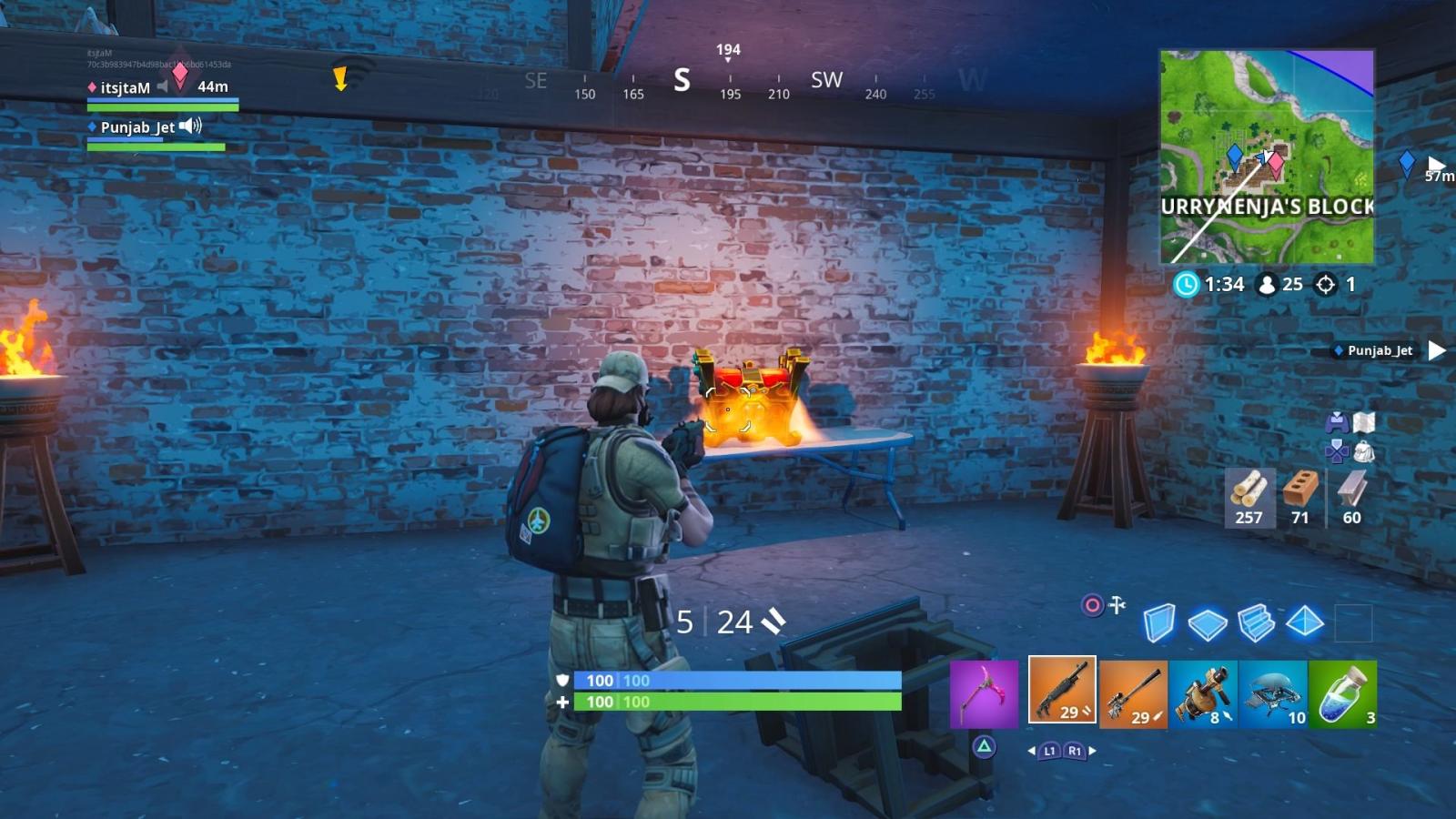Select the shield potion slot showing 3

(1342, 693)
